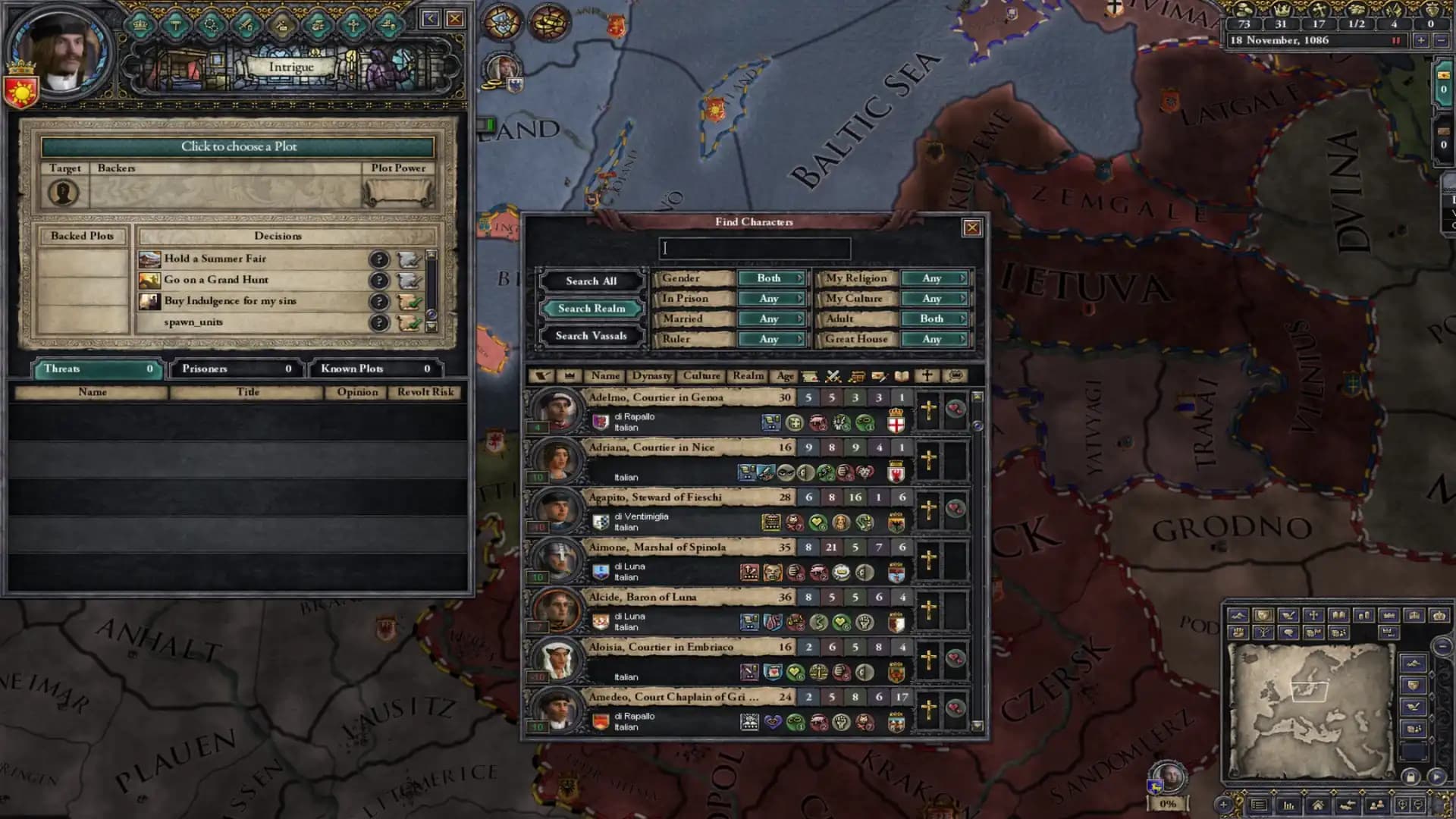The height and width of the screenshot is (819, 1456).
Task: Click the Find Characters search text field
Action: [x=755, y=248]
